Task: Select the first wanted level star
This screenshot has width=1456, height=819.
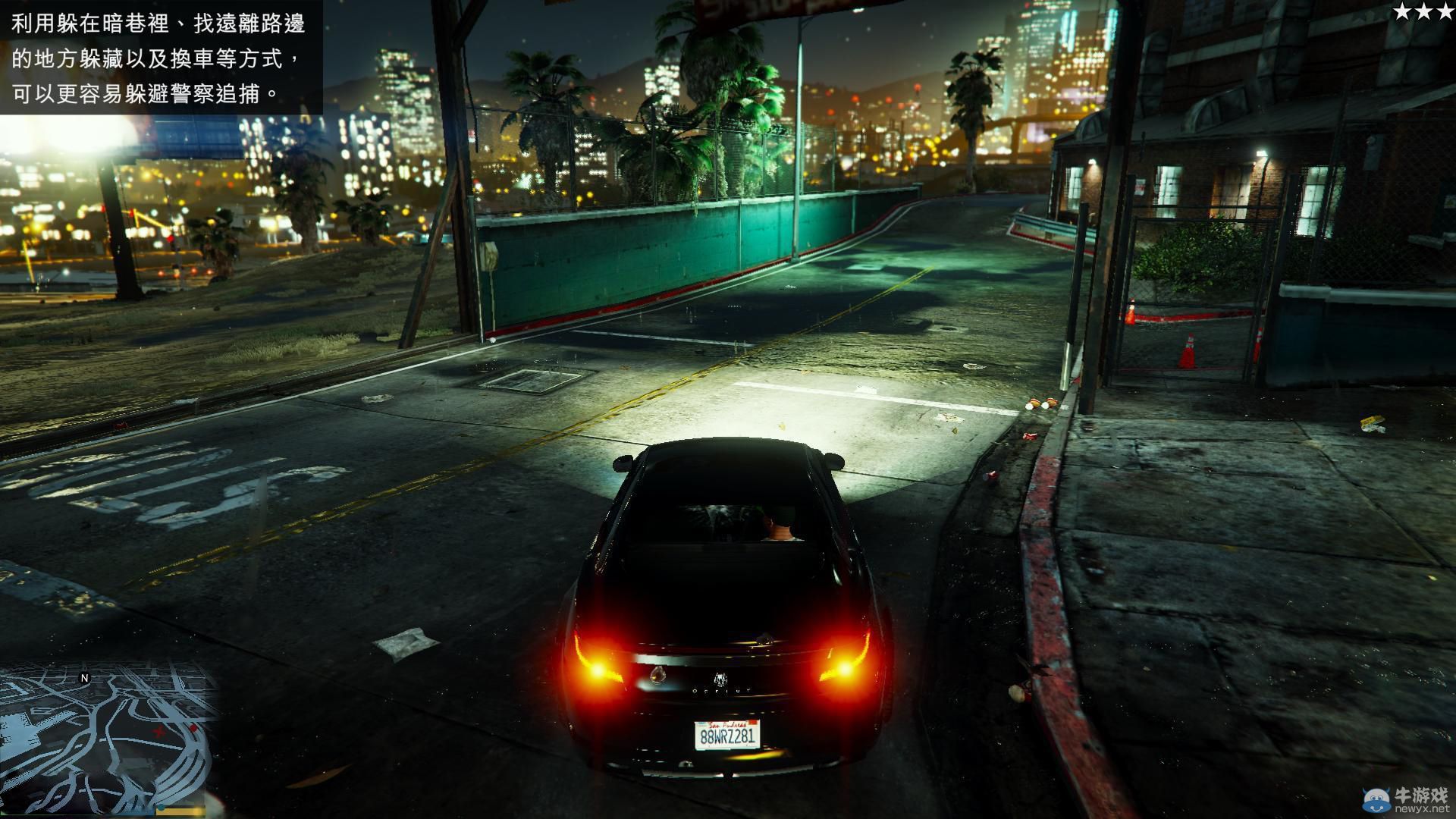Action: (x=1402, y=11)
